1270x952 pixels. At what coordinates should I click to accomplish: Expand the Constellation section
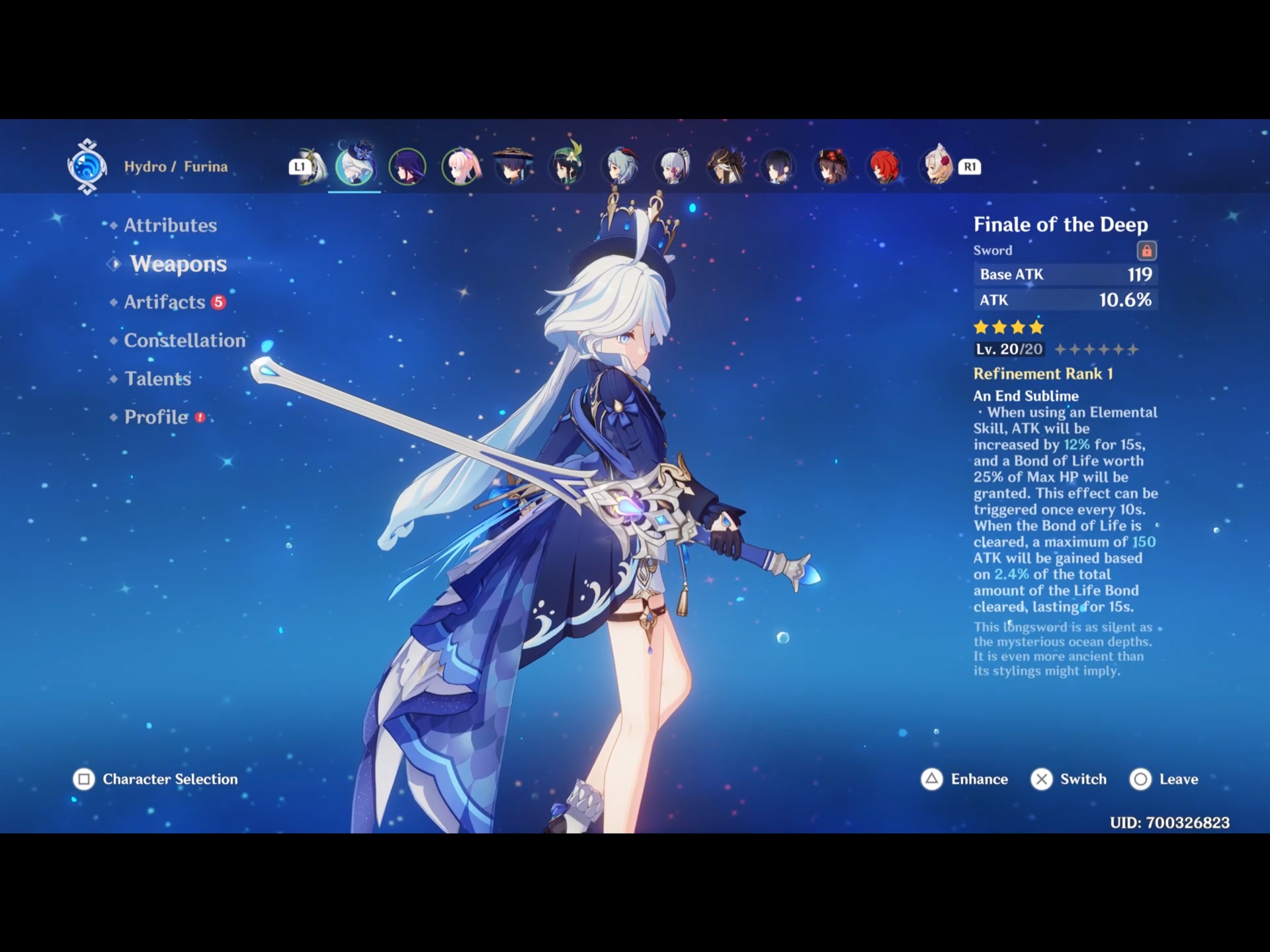click(184, 341)
